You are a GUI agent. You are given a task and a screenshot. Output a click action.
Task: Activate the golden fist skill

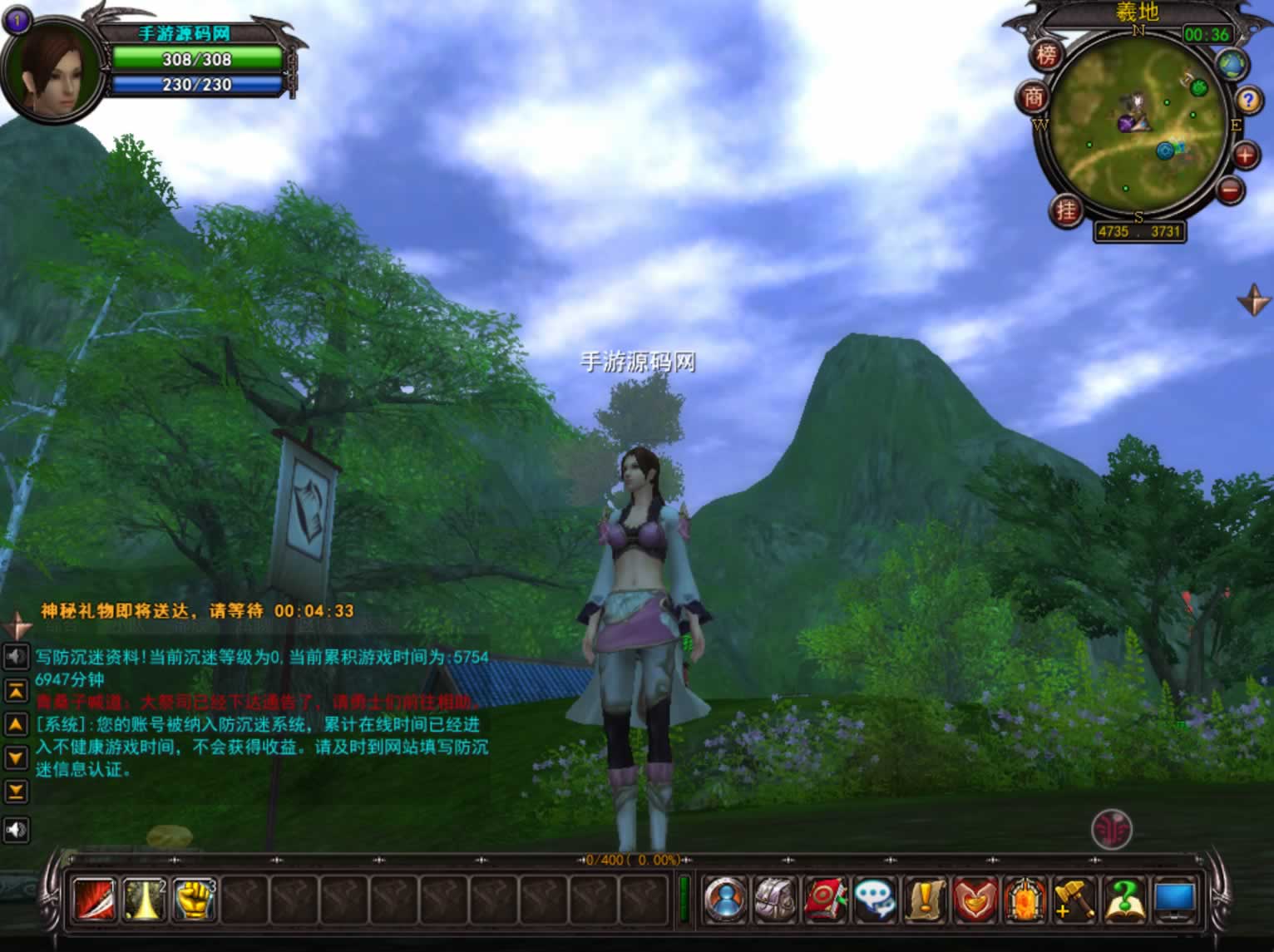point(195,899)
